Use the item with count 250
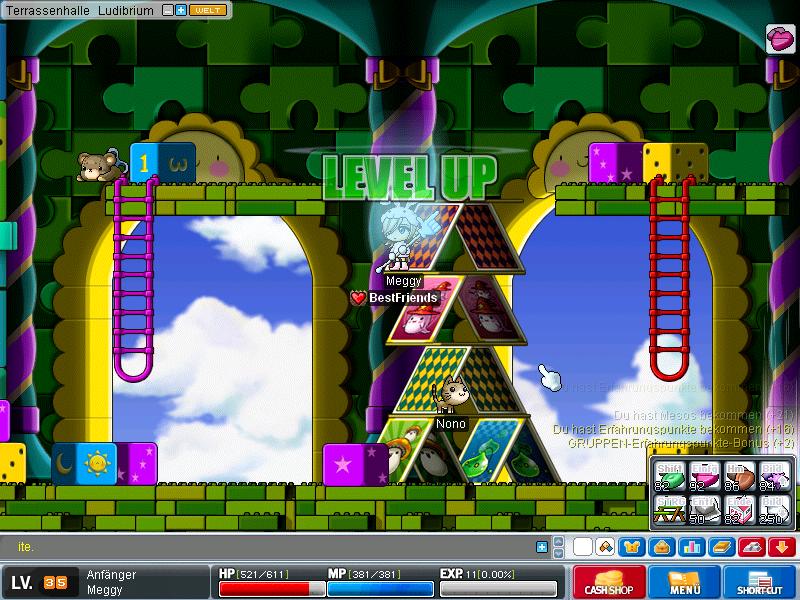800x600 pixels. tap(773, 509)
